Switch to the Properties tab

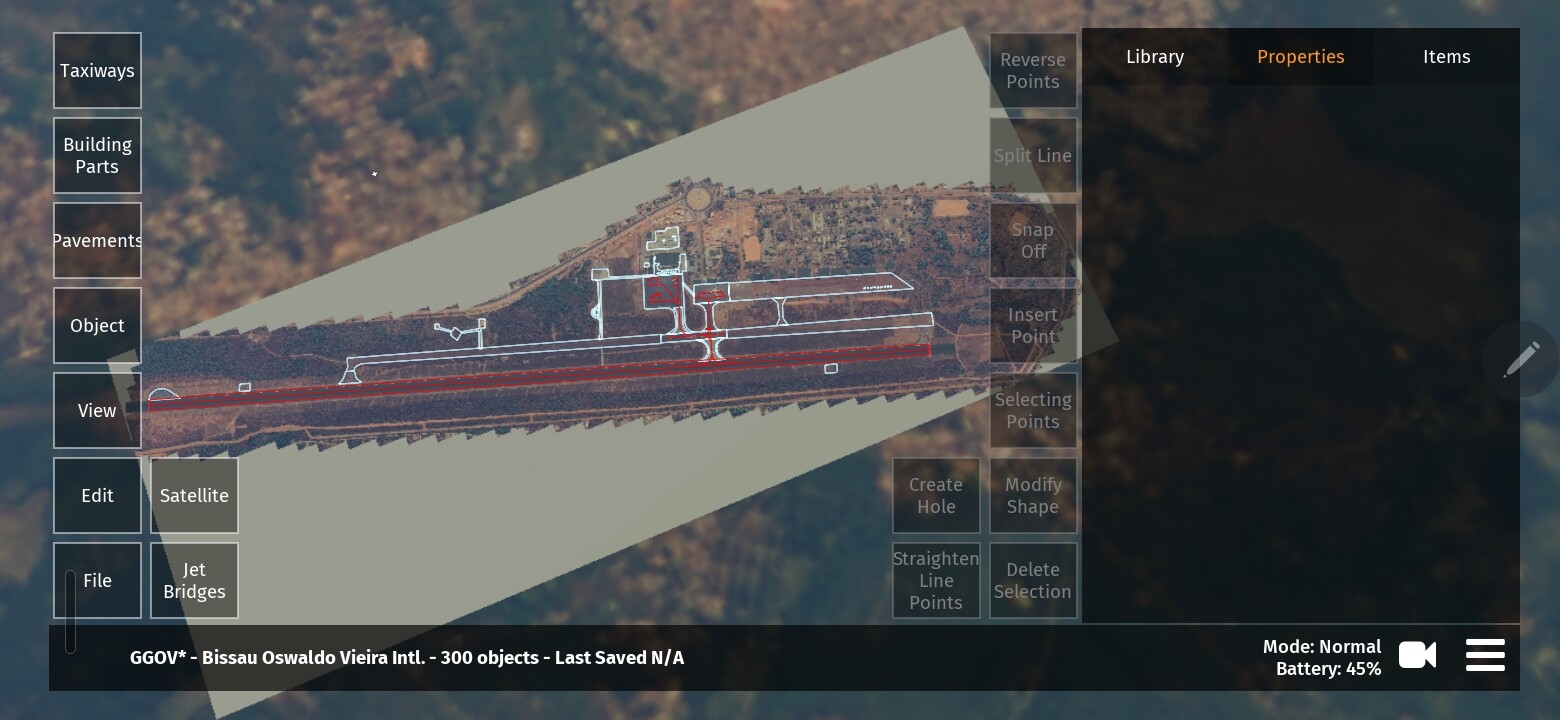pos(1300,57)
